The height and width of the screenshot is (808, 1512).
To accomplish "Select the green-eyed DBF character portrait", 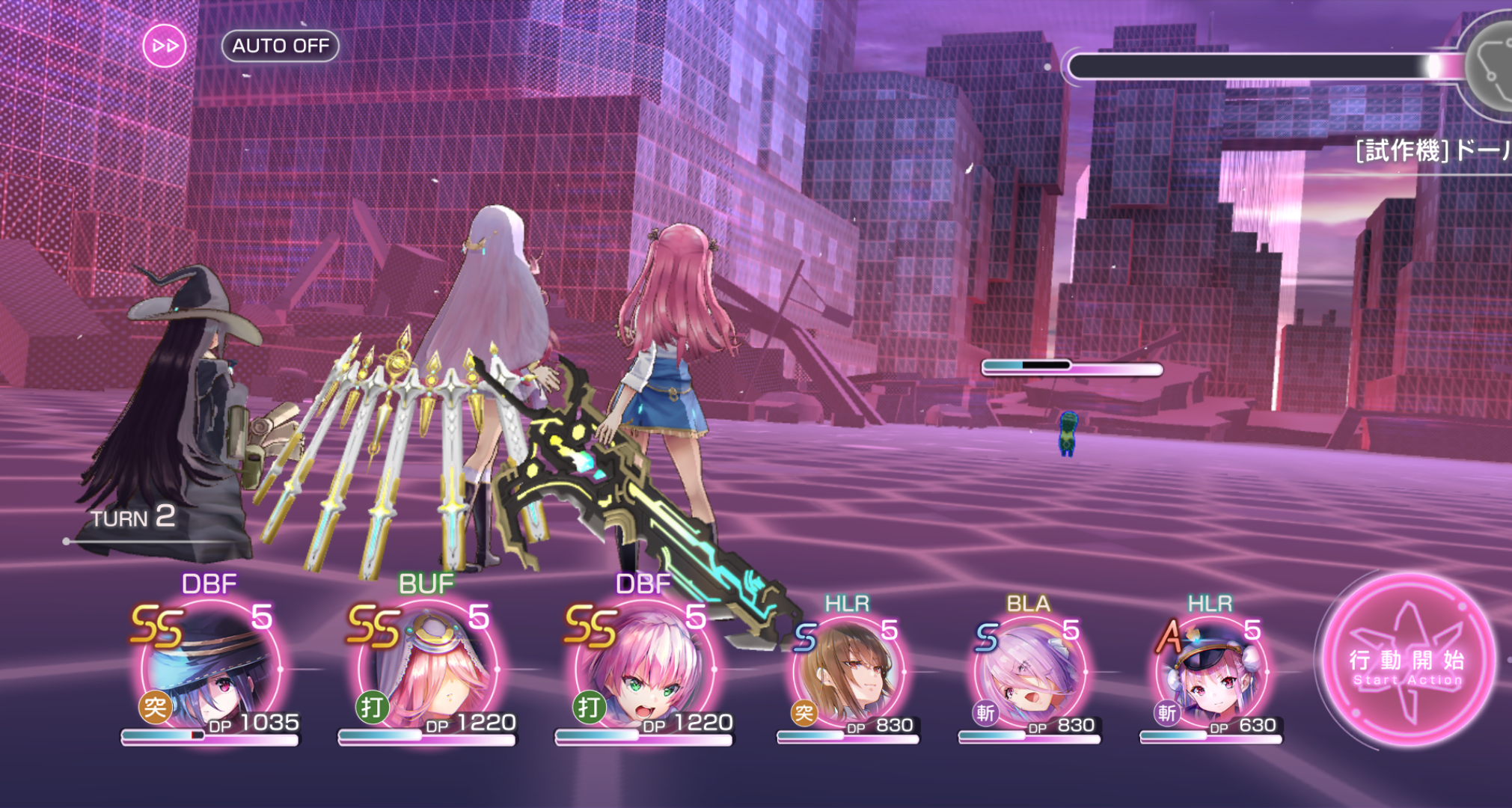I will point(643,670).
